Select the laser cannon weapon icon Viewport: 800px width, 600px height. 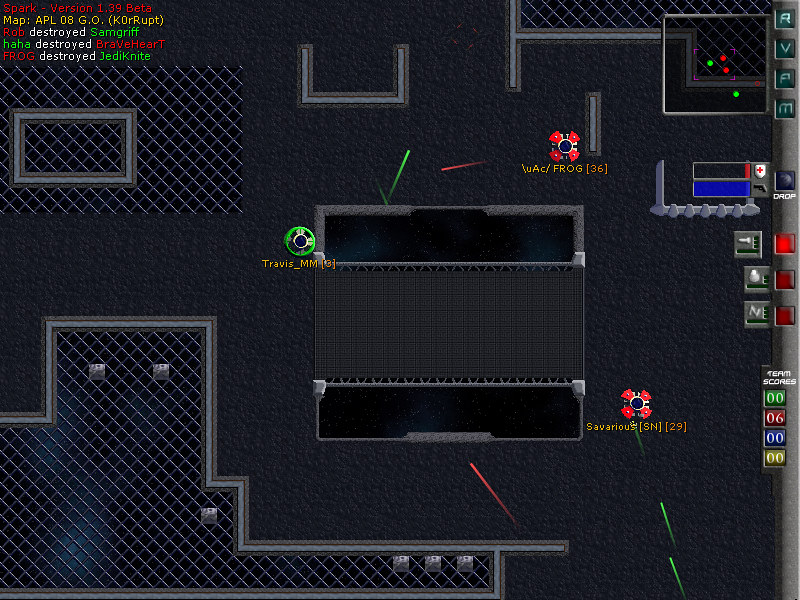[x=749, y=243]
